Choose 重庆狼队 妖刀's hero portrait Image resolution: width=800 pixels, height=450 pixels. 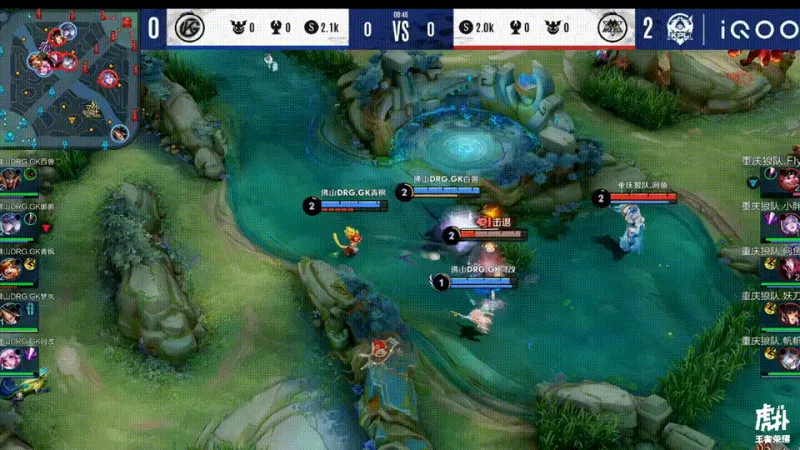(789, 314)
